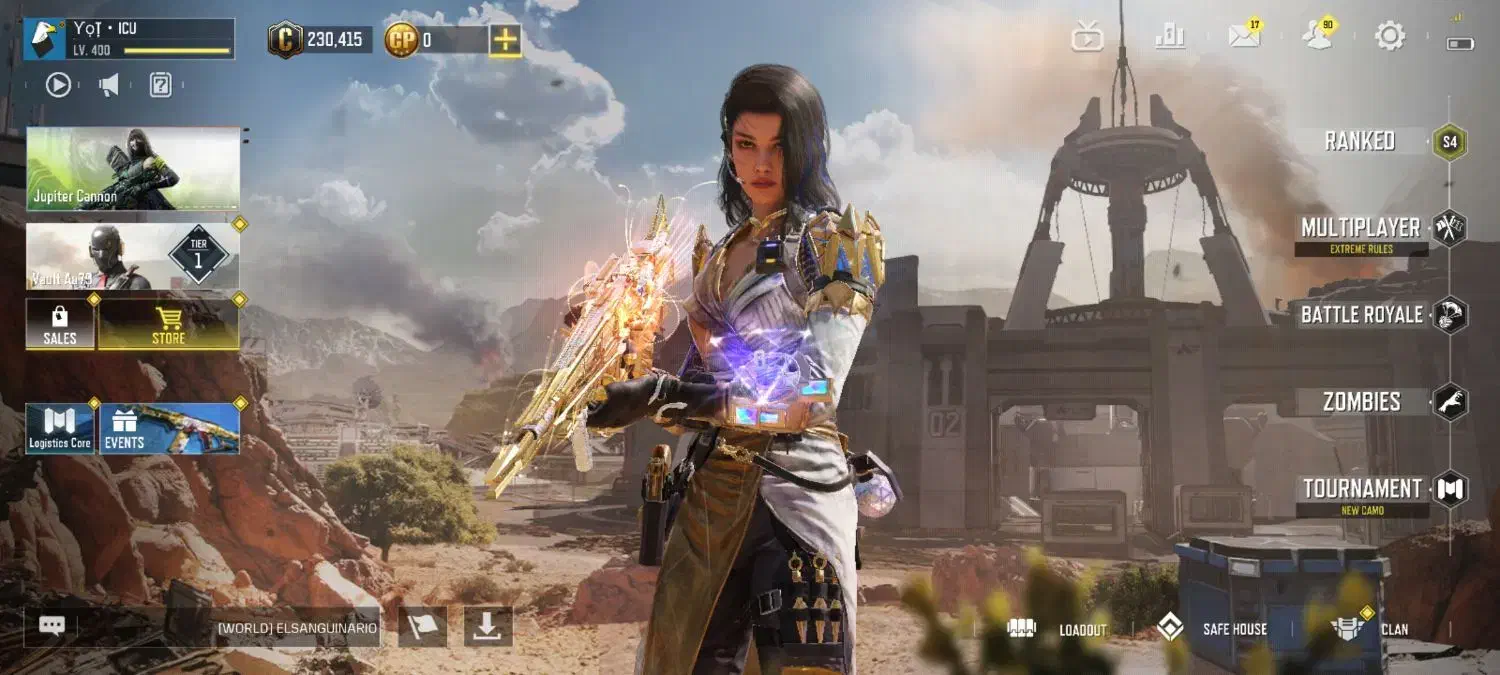
Task: Open the live TV icon
Action: [1087, 37]
